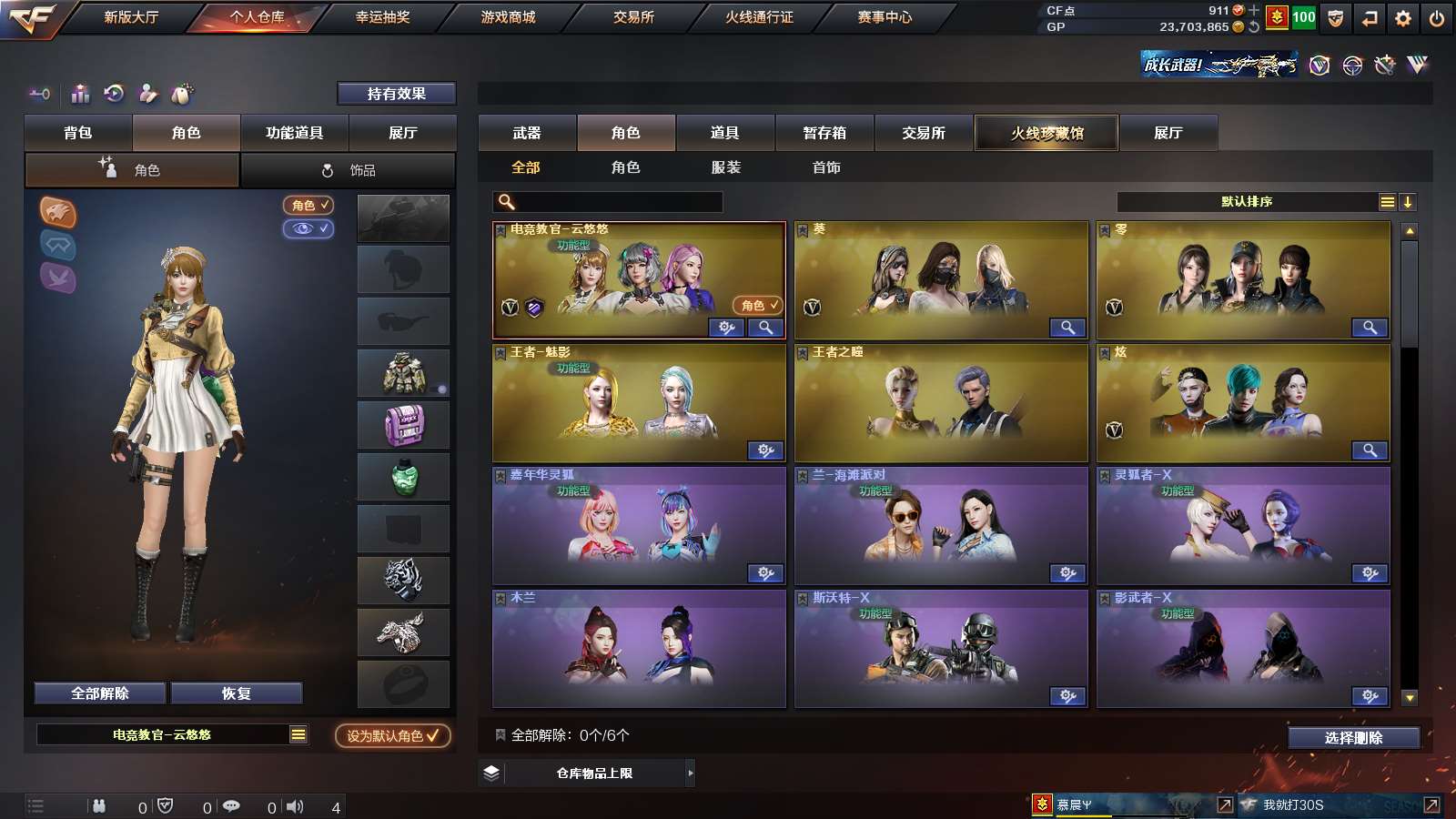Click the 恢复 restore button
The image size is (1456, 819).
click(x=236, y=693)
